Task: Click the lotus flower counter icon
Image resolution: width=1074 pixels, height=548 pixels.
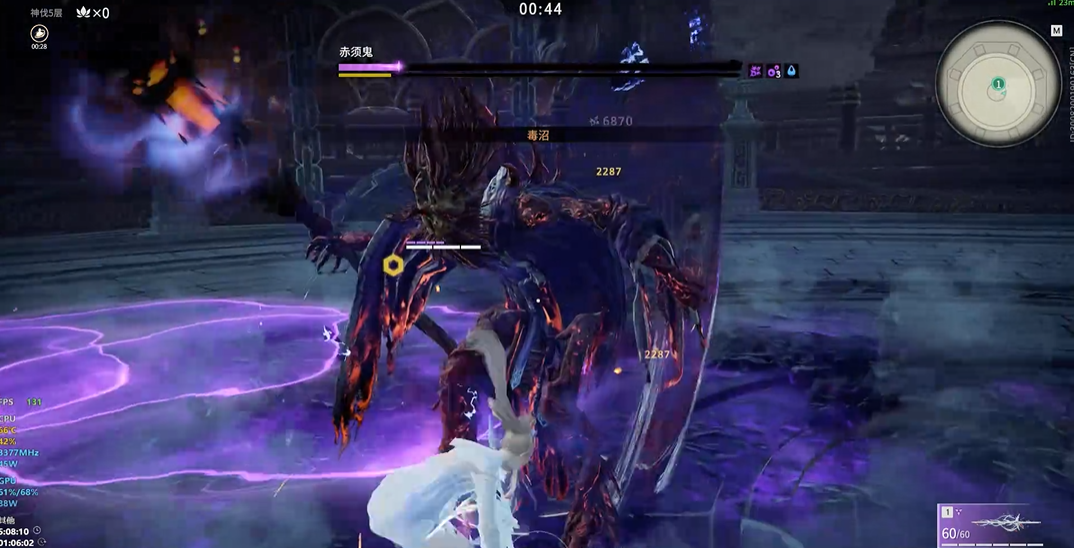Action: pyautogui.click(x=83, y=13)
